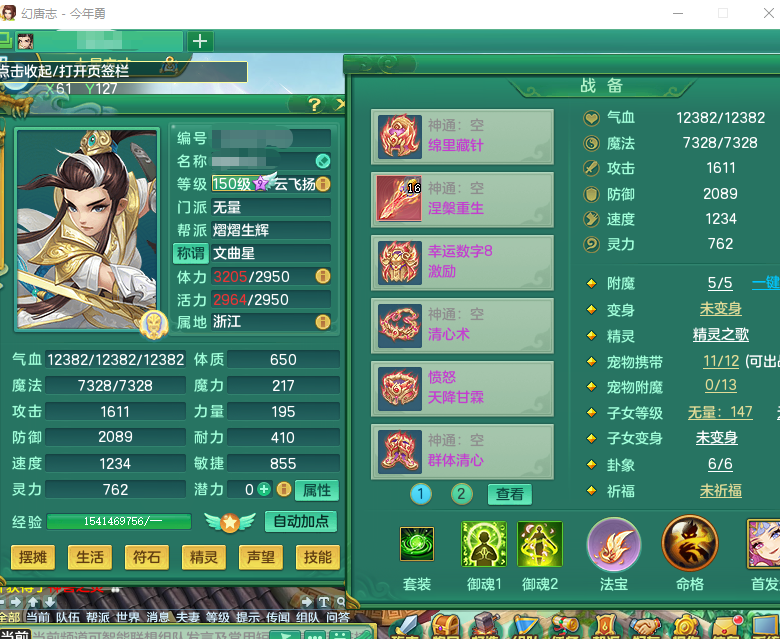
Task: Open the 精灵 spirit button
Action: point(204,558)
